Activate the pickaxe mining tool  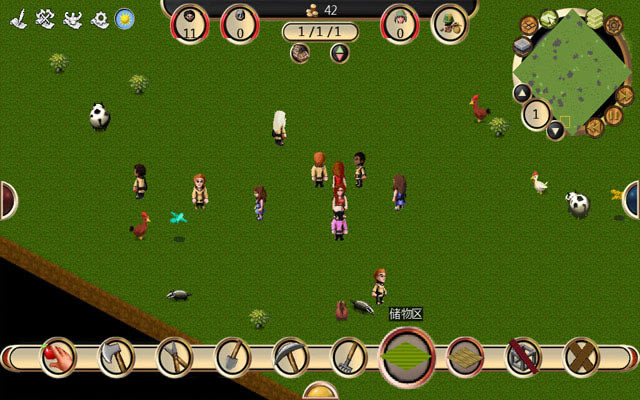[x=290, y=356]
